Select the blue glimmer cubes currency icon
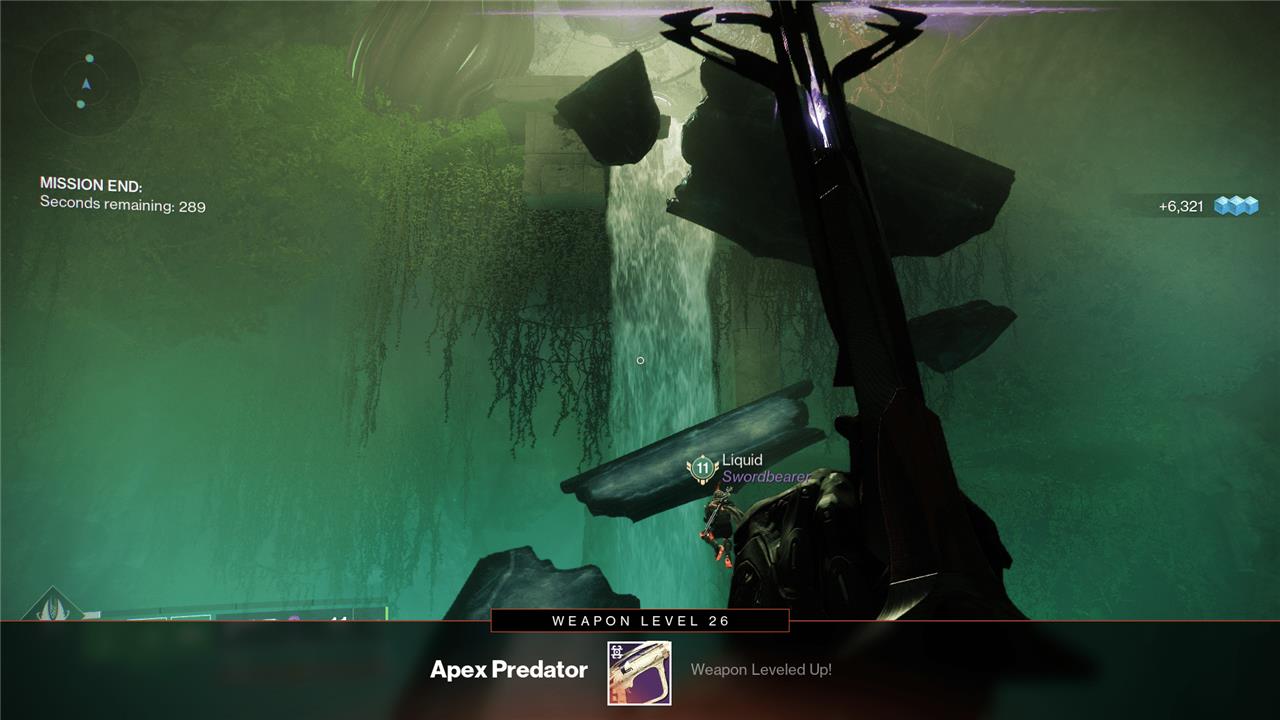This screenshot has height=720, width=1280. coord(1236,206)
